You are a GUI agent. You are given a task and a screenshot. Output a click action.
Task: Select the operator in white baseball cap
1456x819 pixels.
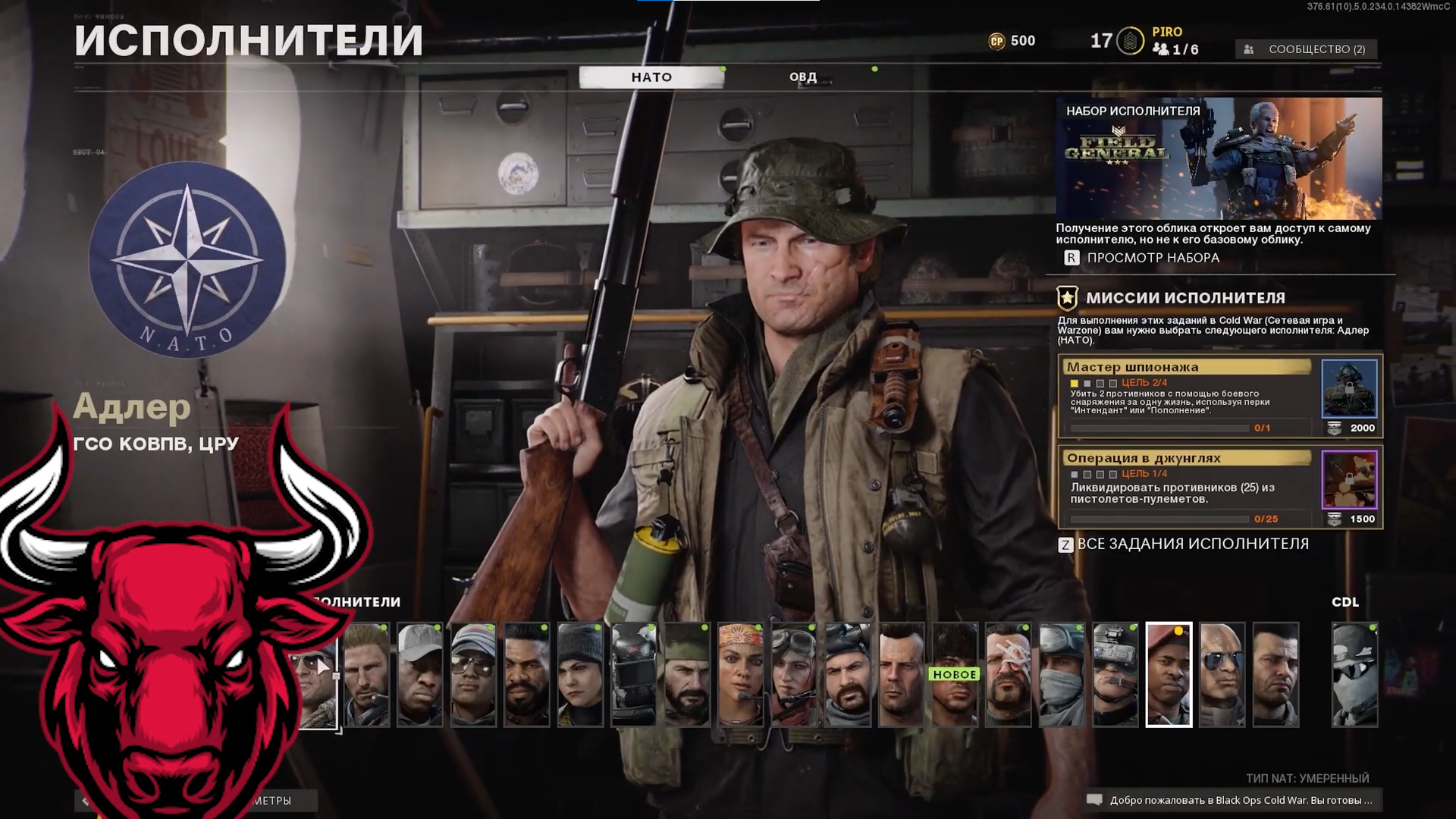coord(419,675)
